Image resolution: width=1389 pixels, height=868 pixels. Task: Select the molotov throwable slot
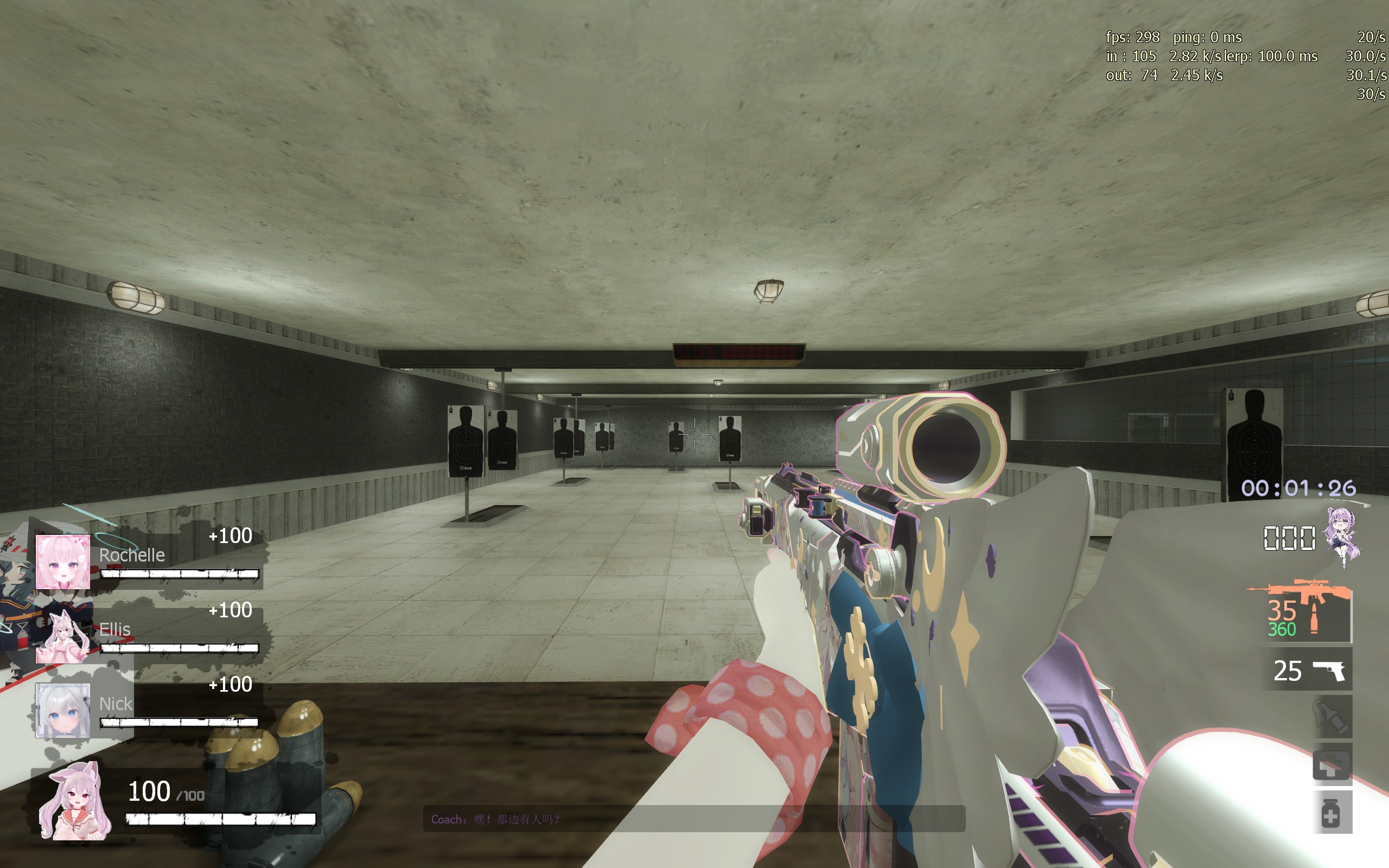(1331, 717)
